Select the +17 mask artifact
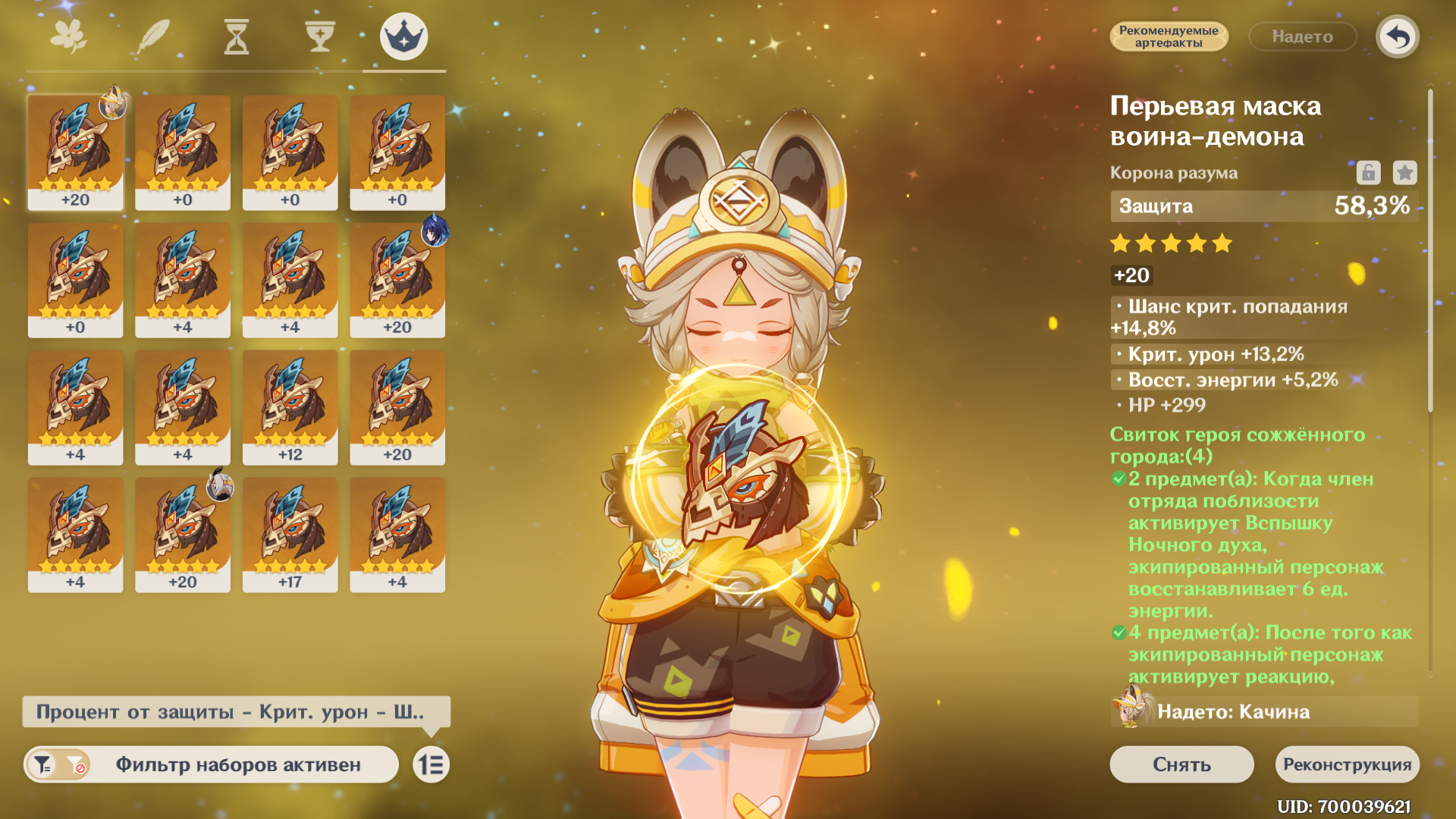This screenshot has height=819, width=1456. pyautogui.click(x=290, y=534)
